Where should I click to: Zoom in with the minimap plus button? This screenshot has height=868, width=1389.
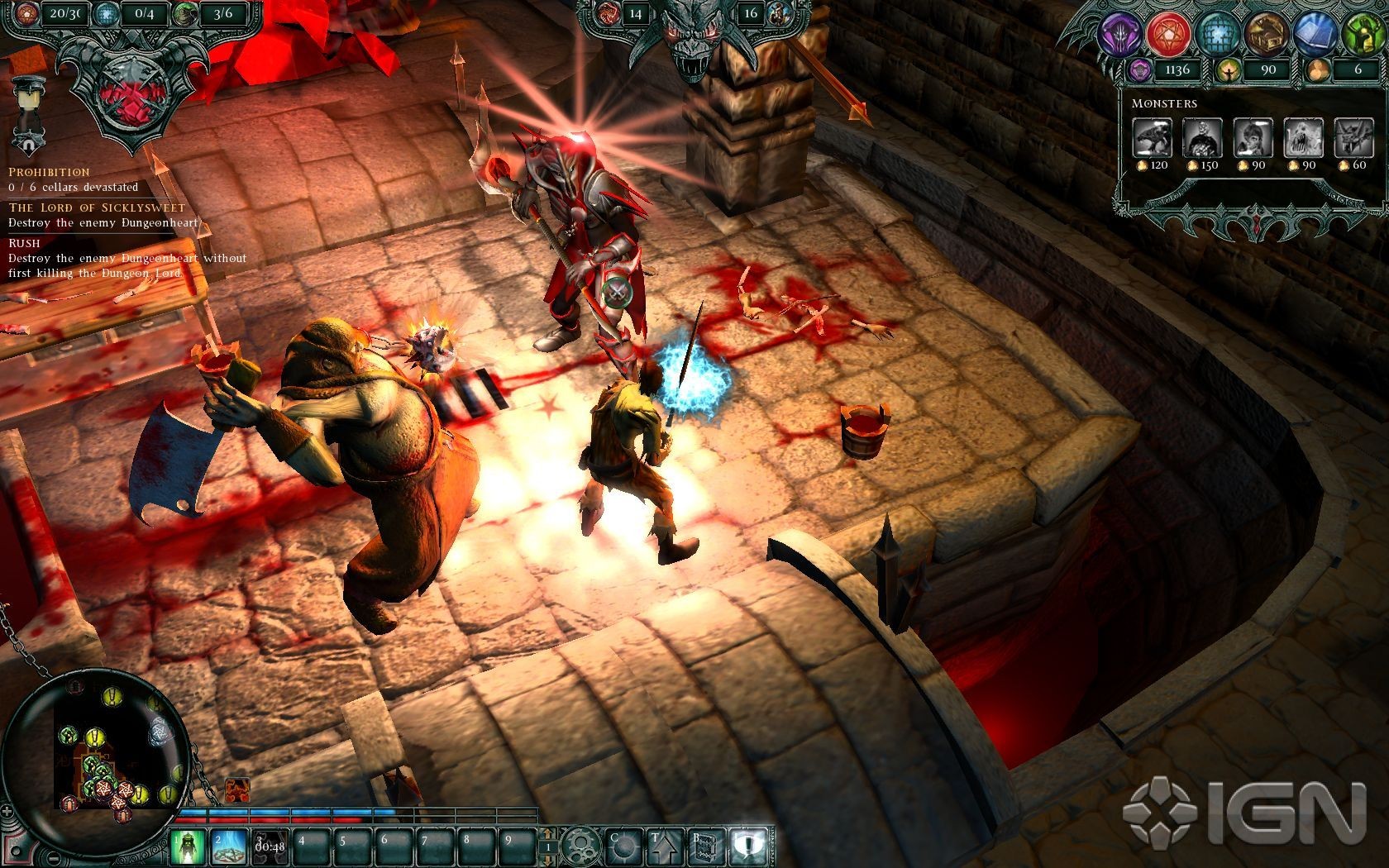click(x=8, y=813)
